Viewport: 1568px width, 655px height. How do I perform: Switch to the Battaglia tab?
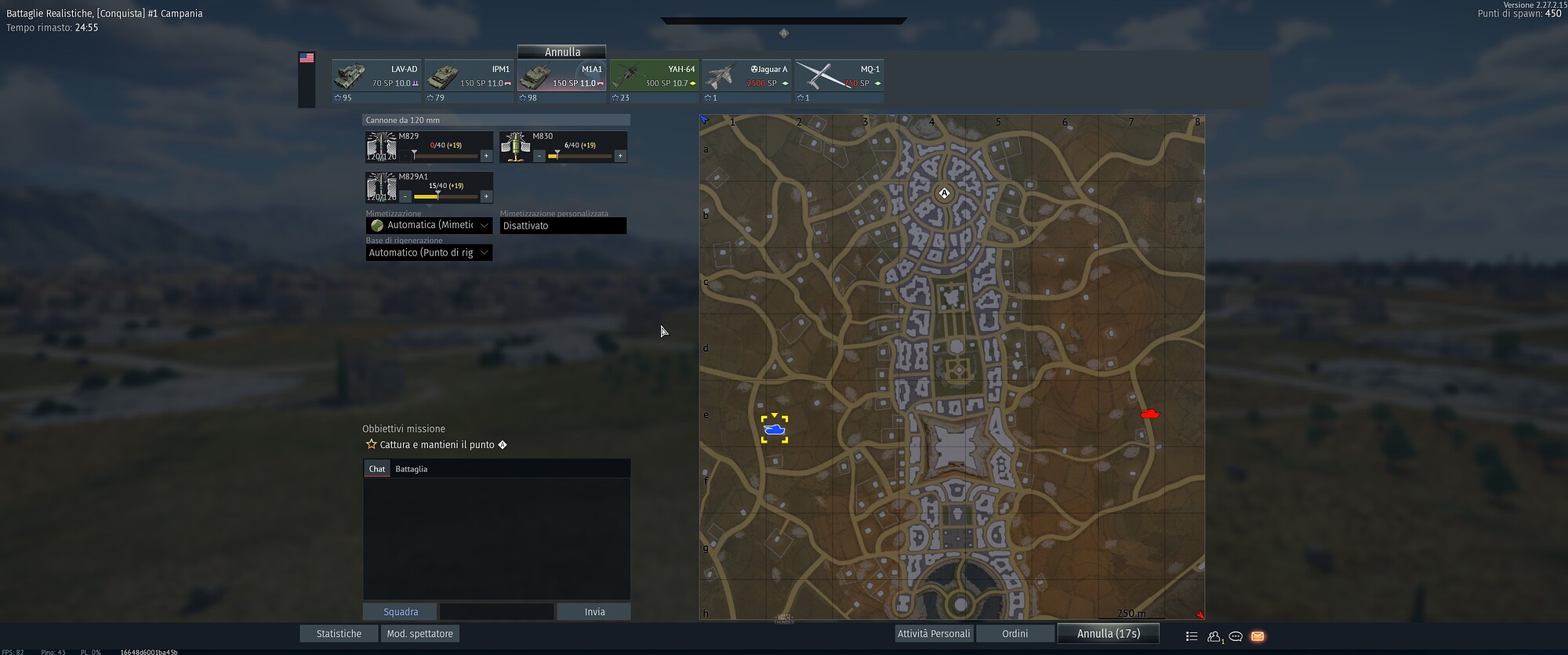[411, 468]
